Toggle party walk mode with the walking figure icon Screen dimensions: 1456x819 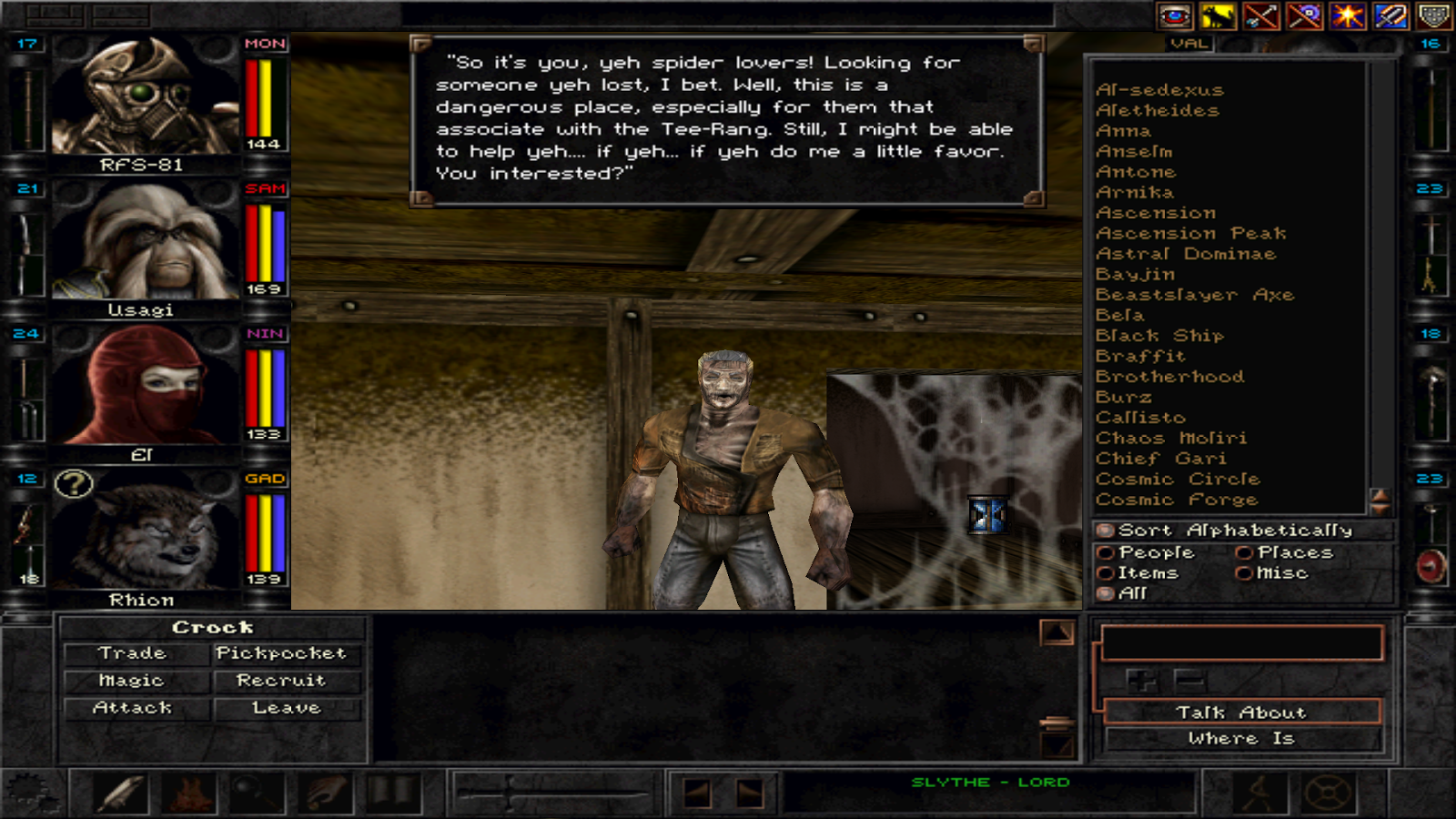click(x=1260, y=790)
